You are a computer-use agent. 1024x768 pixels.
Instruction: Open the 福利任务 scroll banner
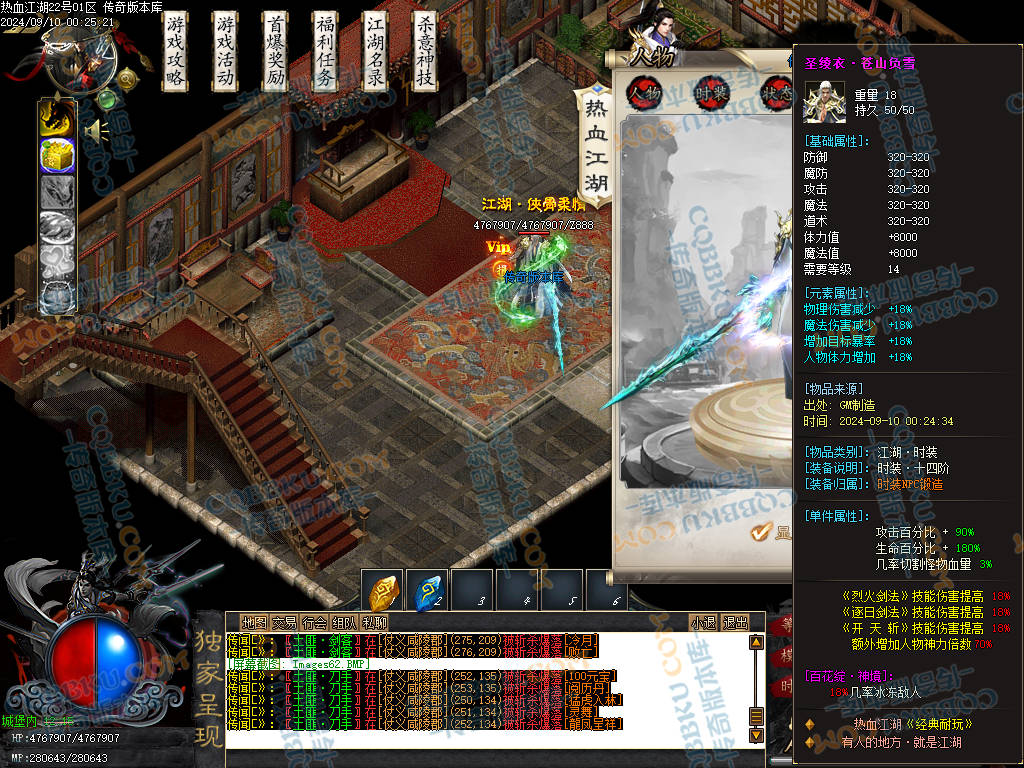(x=325, y=51)
